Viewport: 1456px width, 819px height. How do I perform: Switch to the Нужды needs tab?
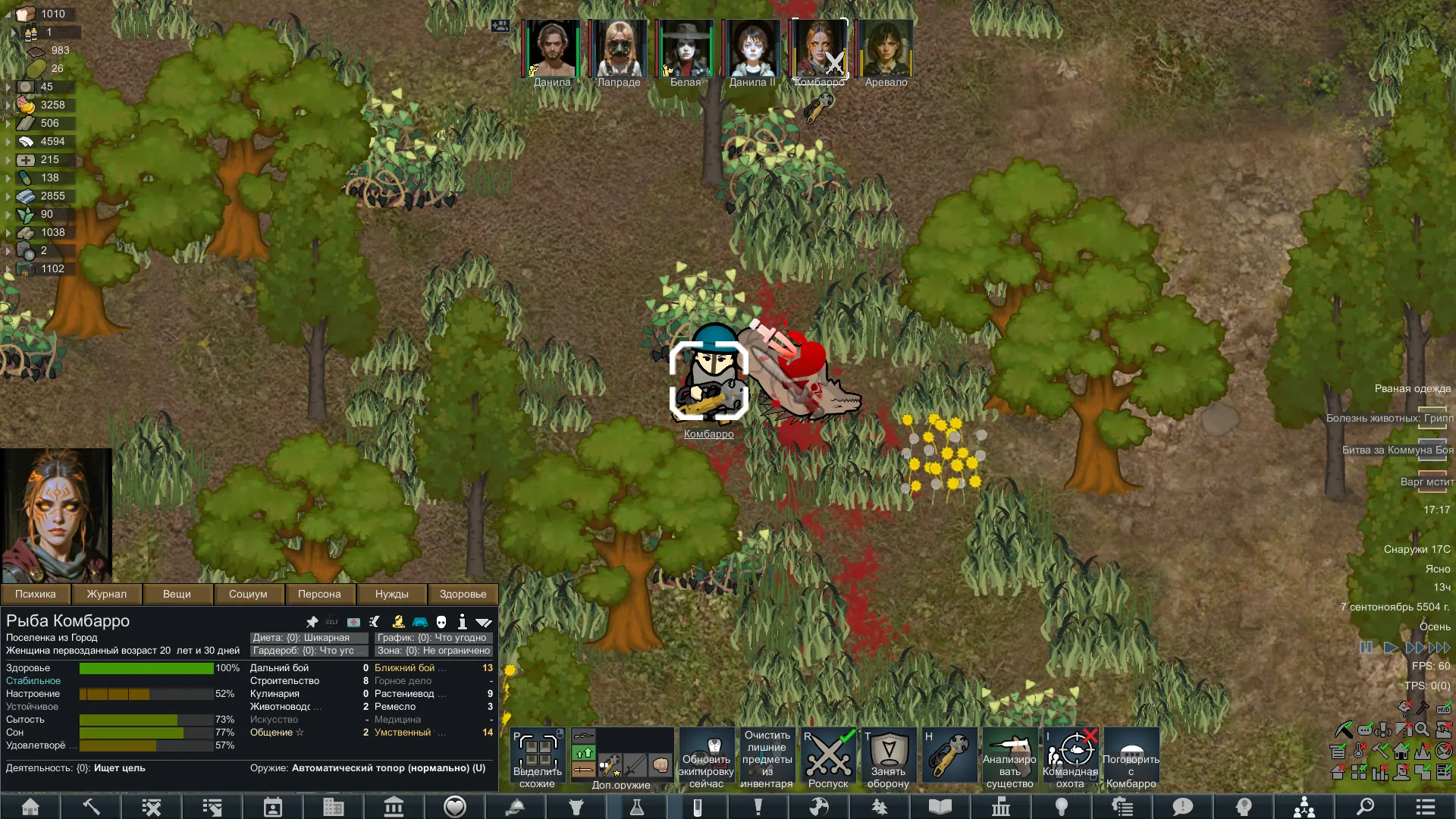pyautogui.click(x=391, y=594)
